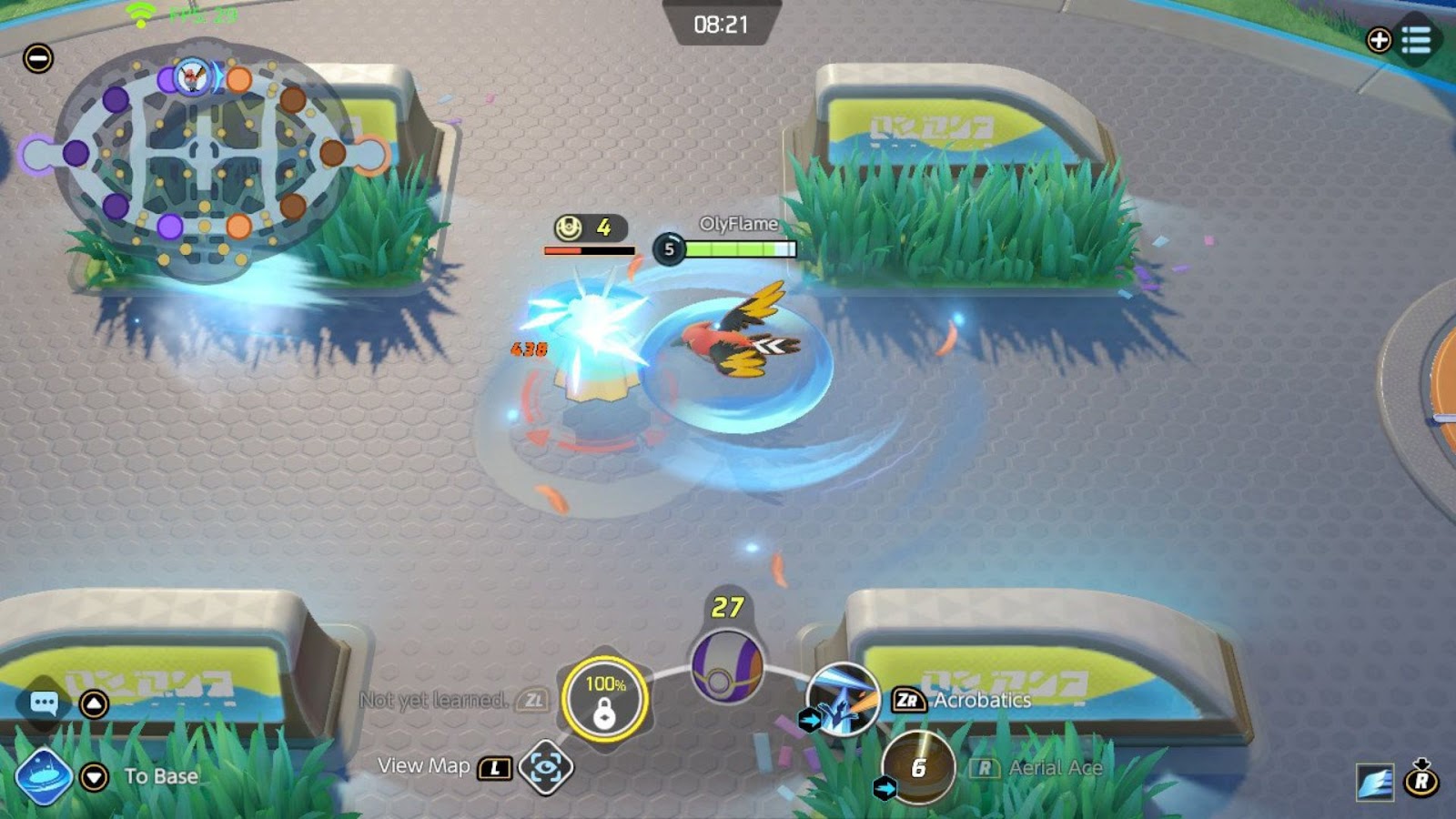The width and height of the screenshot is (1456, 819).
Task: Use the Aerial Ace move on cooldown
Action: click(x=918, y=767)
